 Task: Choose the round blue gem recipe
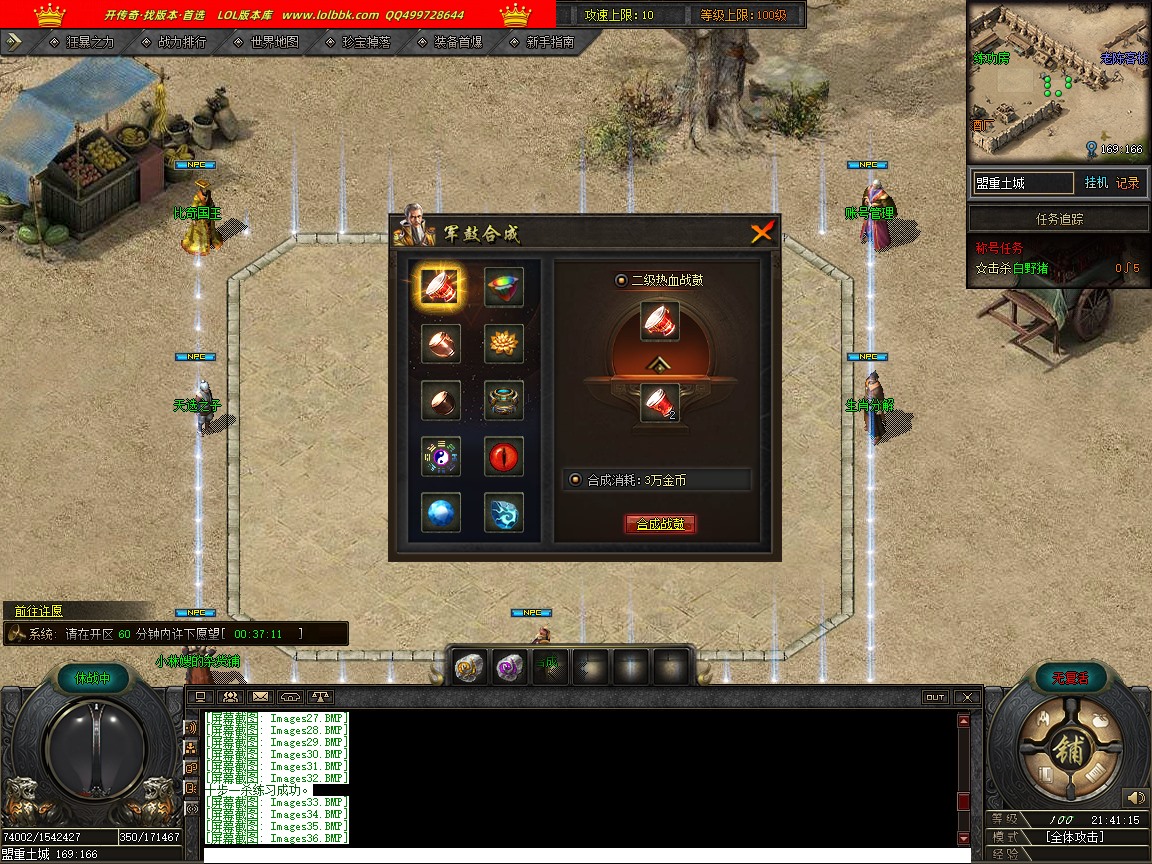[x=440, y=513]
